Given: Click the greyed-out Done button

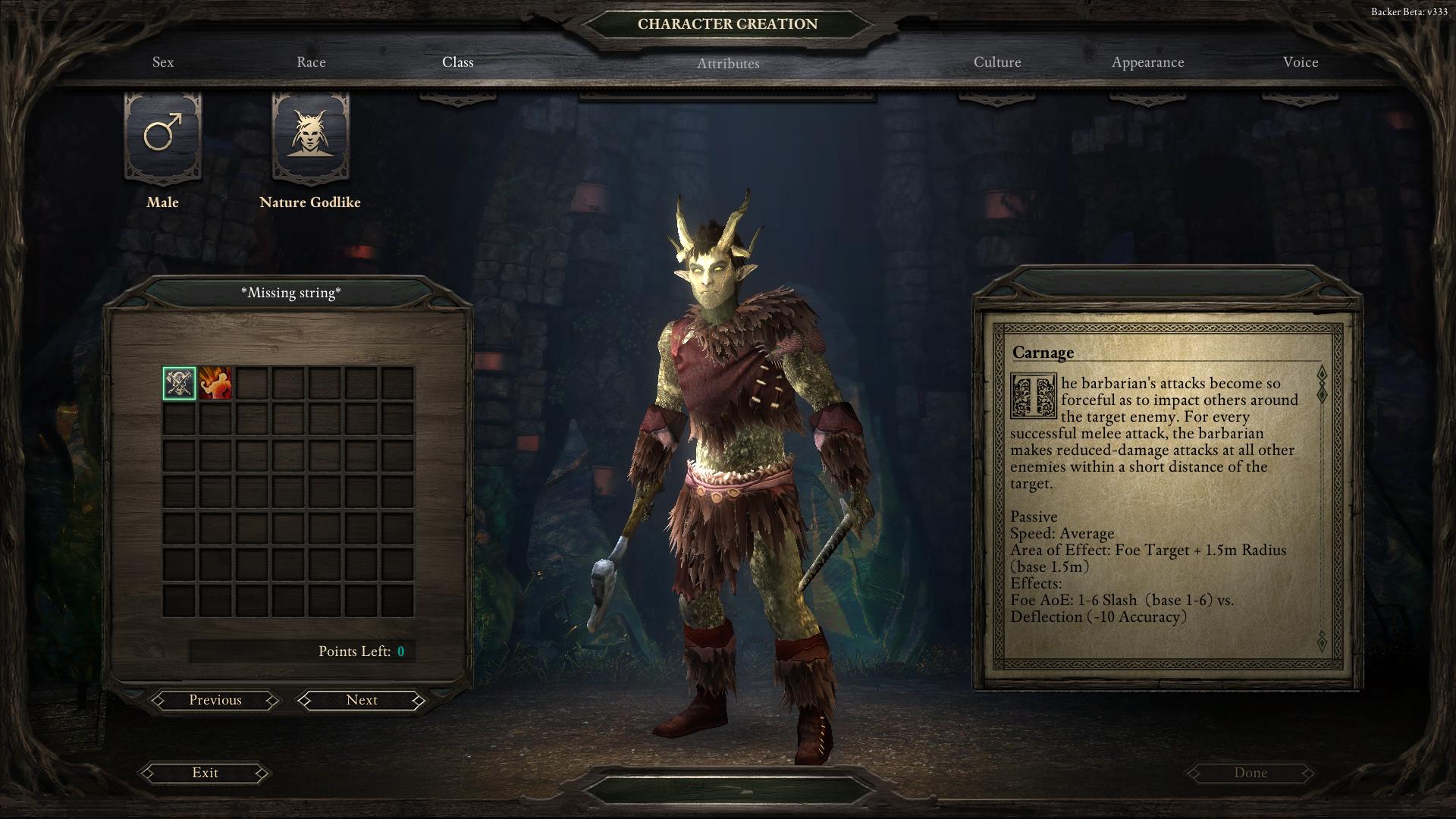Looking at the screenshot, I should [x=1250, y=773].
